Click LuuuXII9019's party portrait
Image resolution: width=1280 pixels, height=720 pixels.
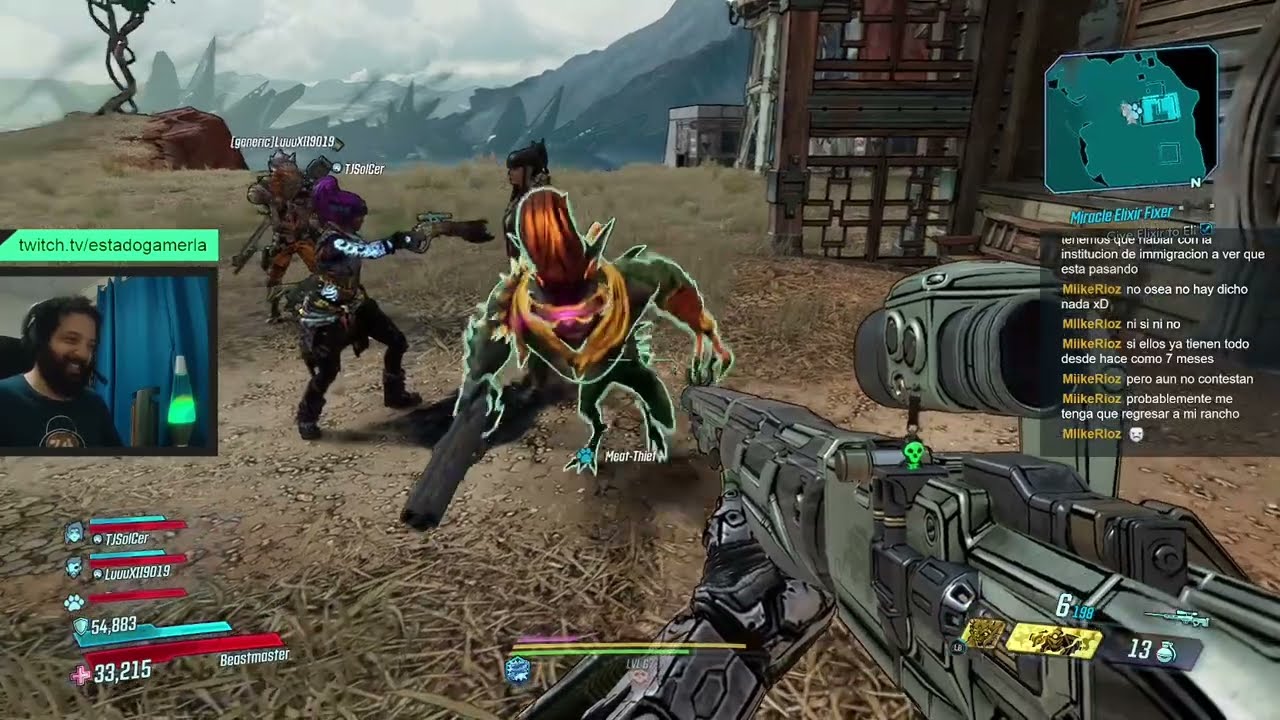click(74, 566)
